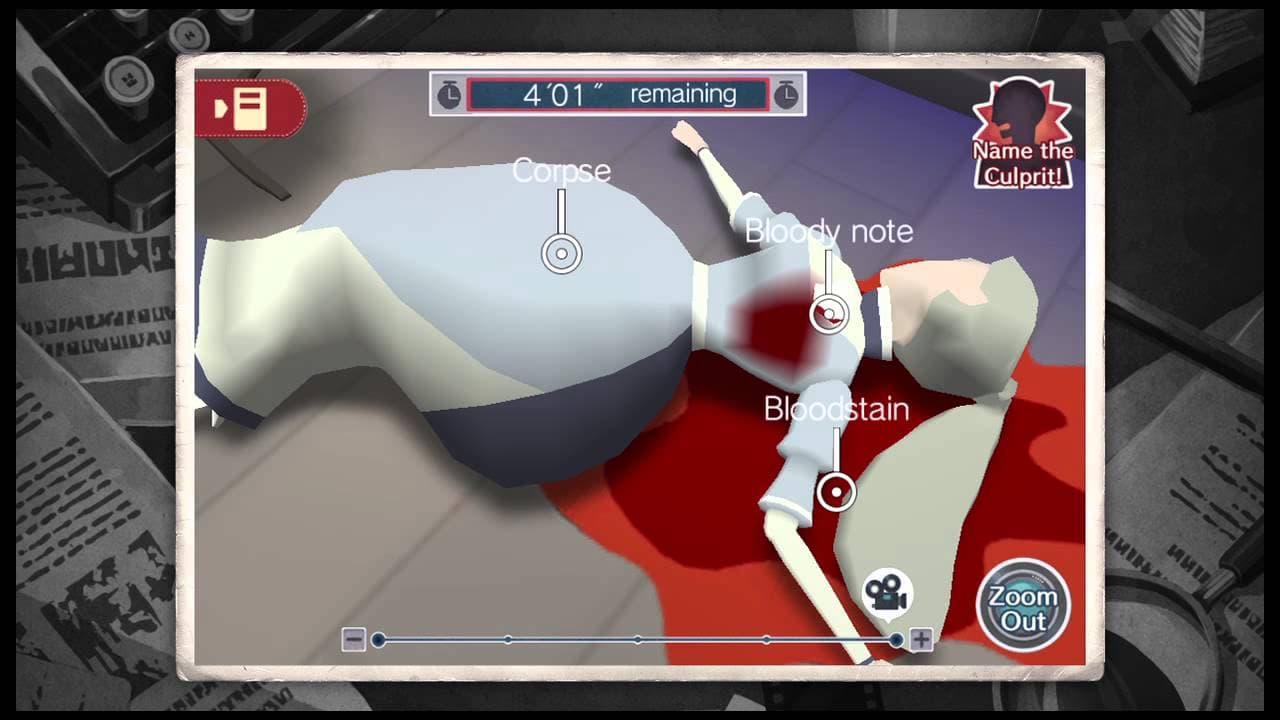Click the Corpse label text

coord(561,171)
